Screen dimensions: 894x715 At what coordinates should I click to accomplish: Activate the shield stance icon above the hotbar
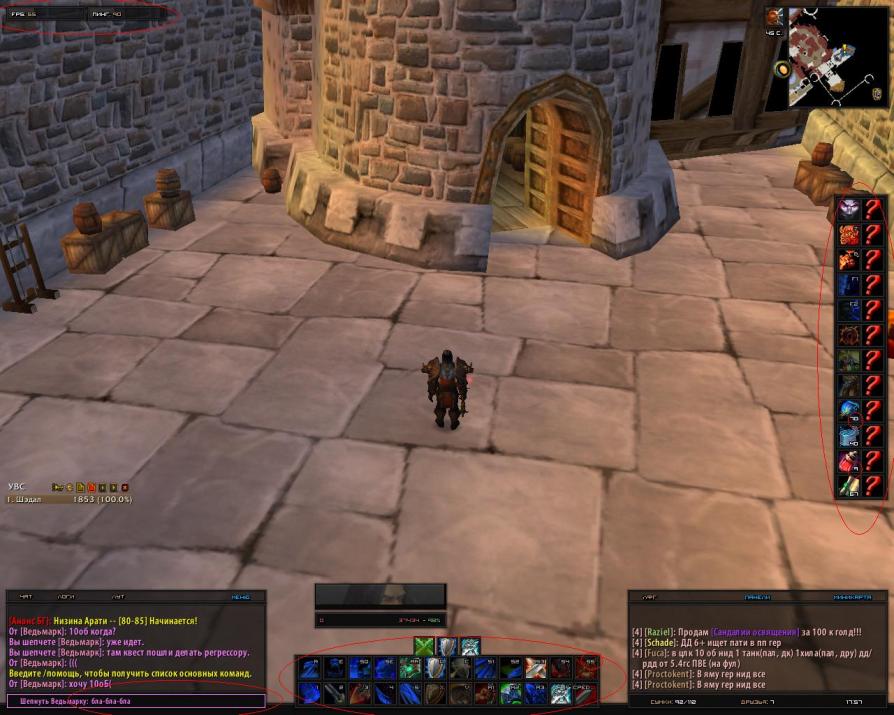point(447,646)
